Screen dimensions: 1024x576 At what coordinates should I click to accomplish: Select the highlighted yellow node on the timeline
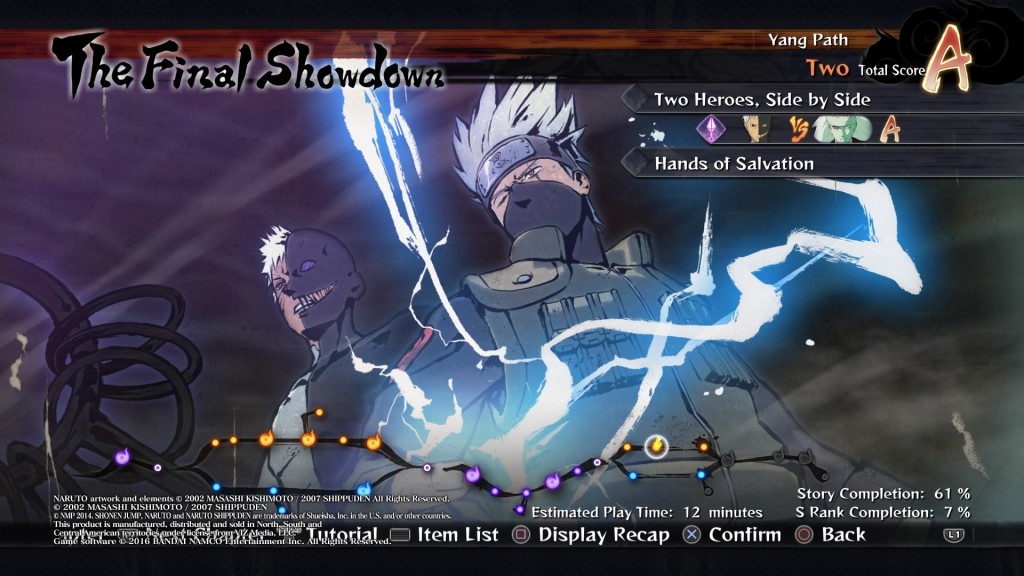pos(656,445)
